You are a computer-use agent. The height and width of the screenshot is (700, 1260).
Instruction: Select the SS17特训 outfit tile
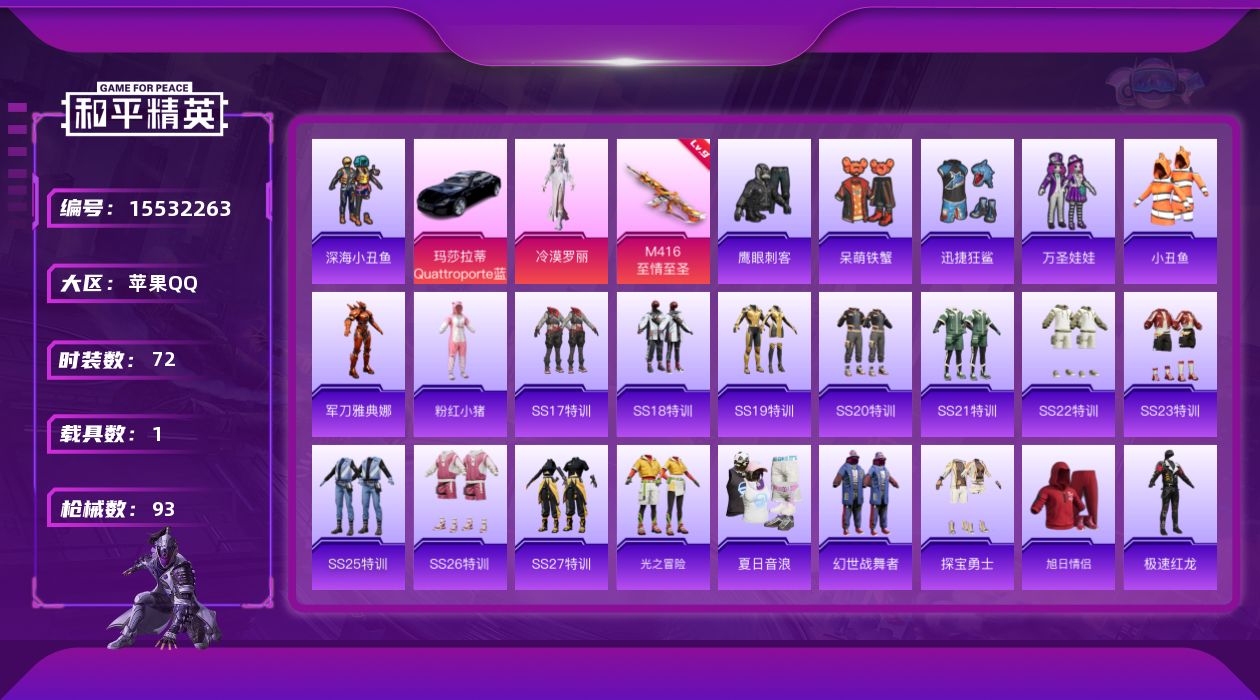click(x=561, y=364)
